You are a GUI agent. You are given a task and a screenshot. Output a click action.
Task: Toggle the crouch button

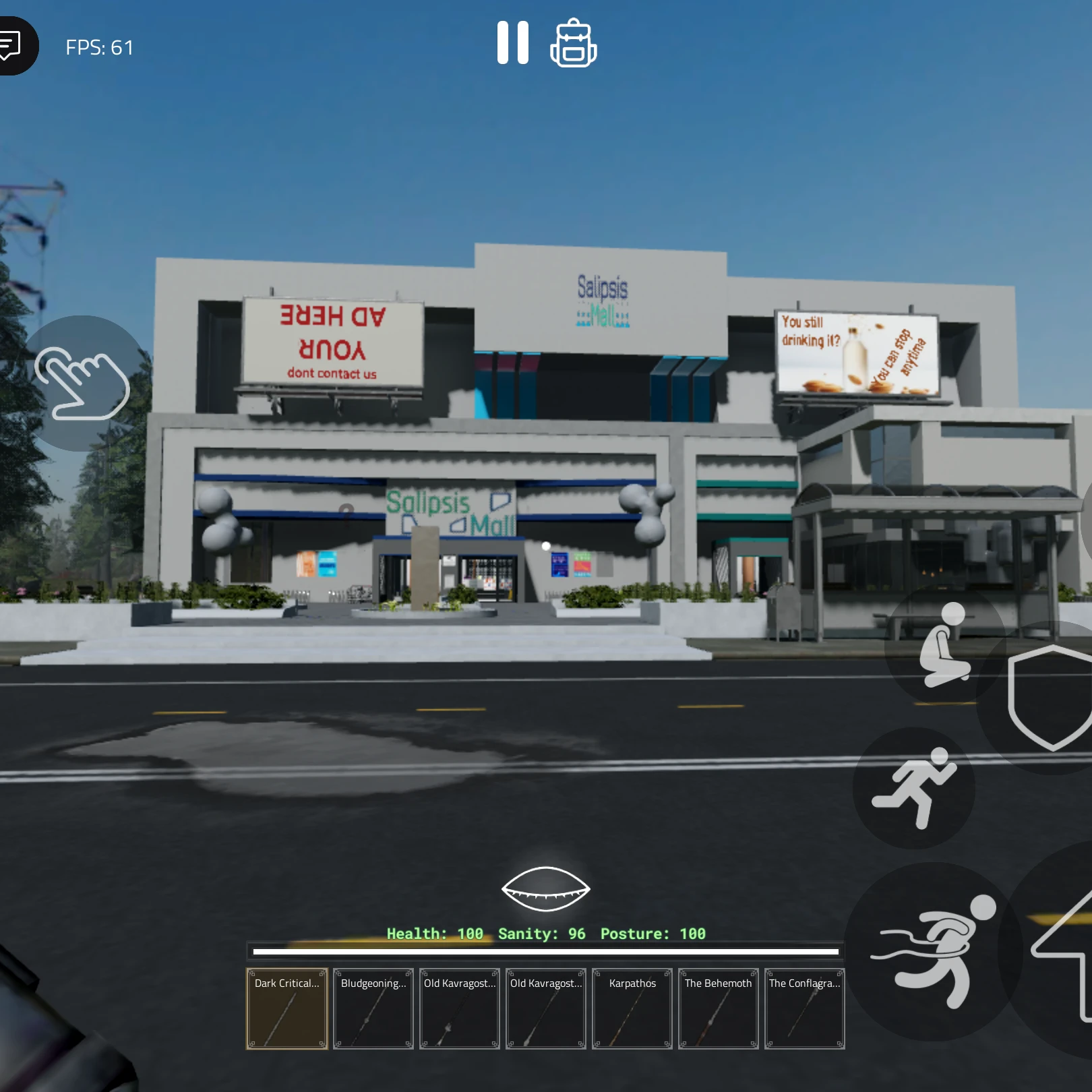946,645
